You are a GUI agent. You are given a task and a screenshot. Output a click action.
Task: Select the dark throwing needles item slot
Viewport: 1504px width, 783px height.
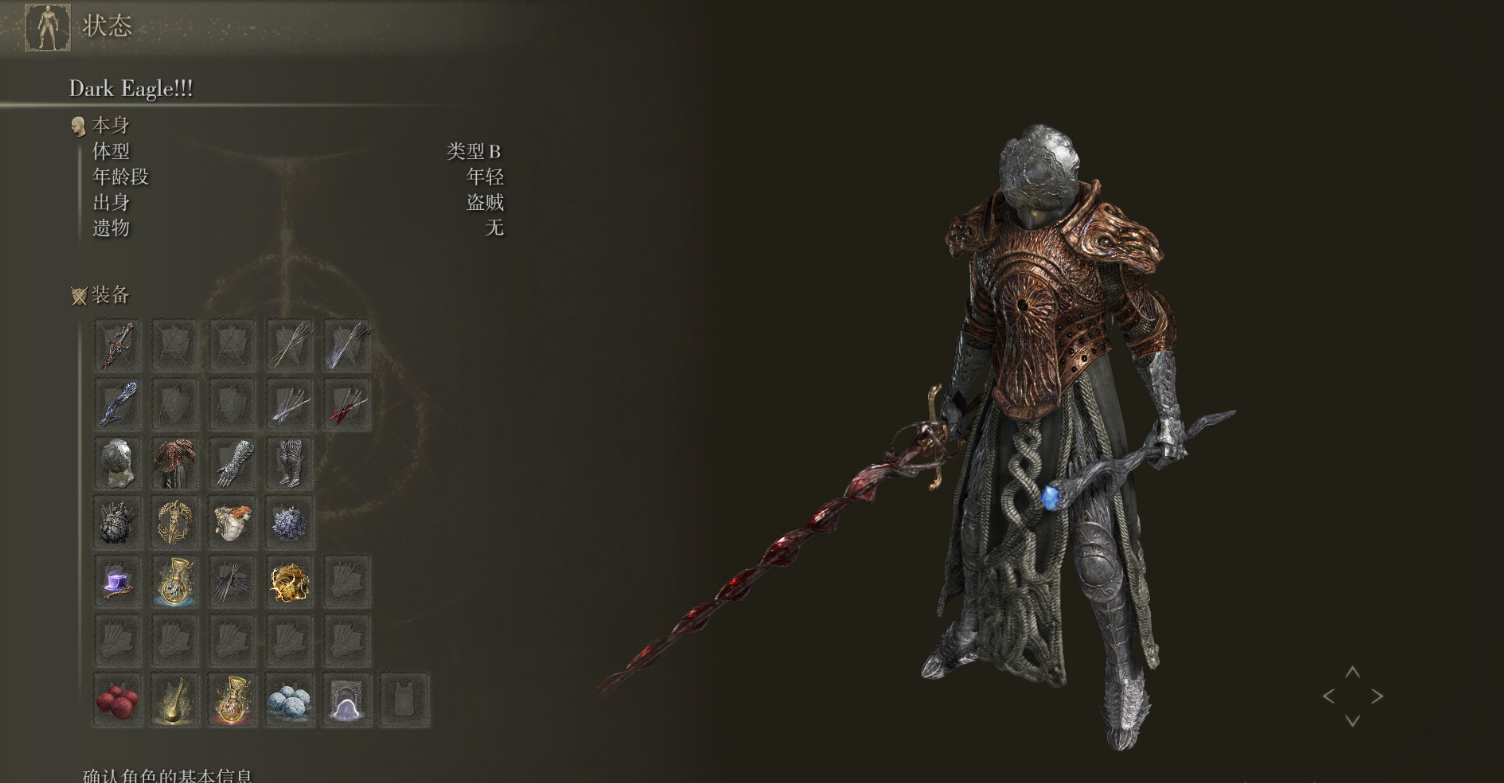point(233,582)
